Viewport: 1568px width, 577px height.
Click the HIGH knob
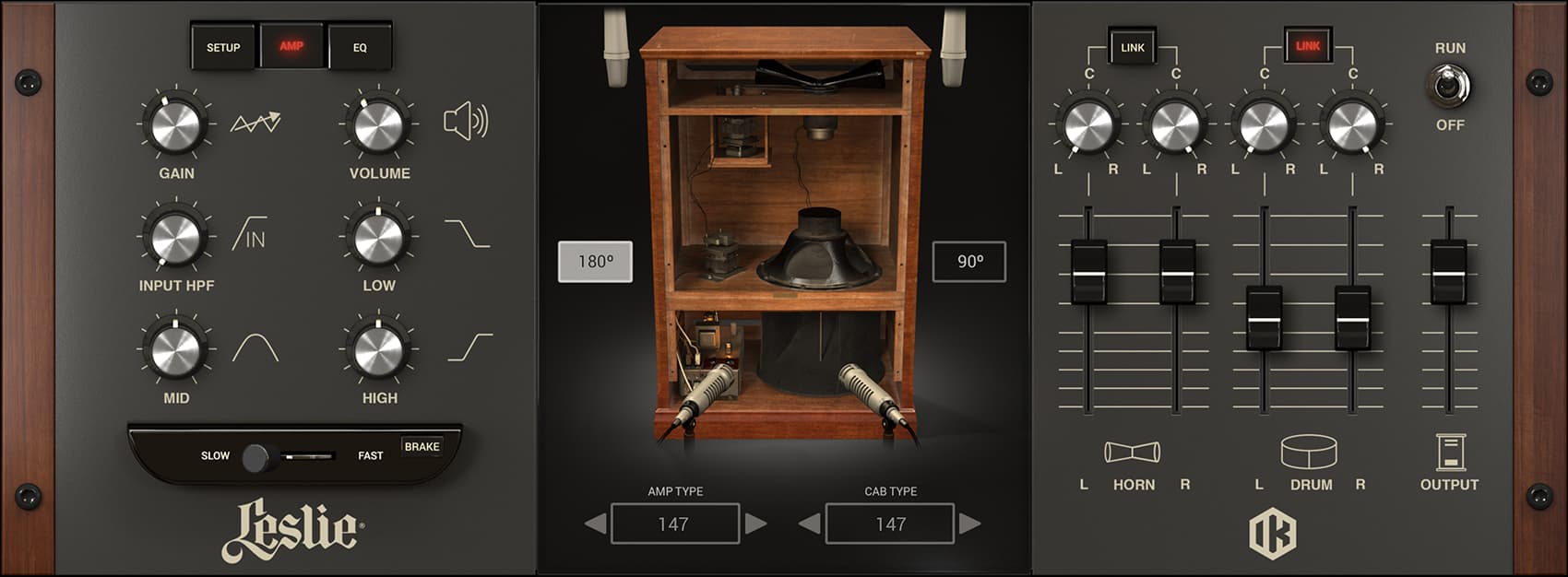[x=378, y=351]
